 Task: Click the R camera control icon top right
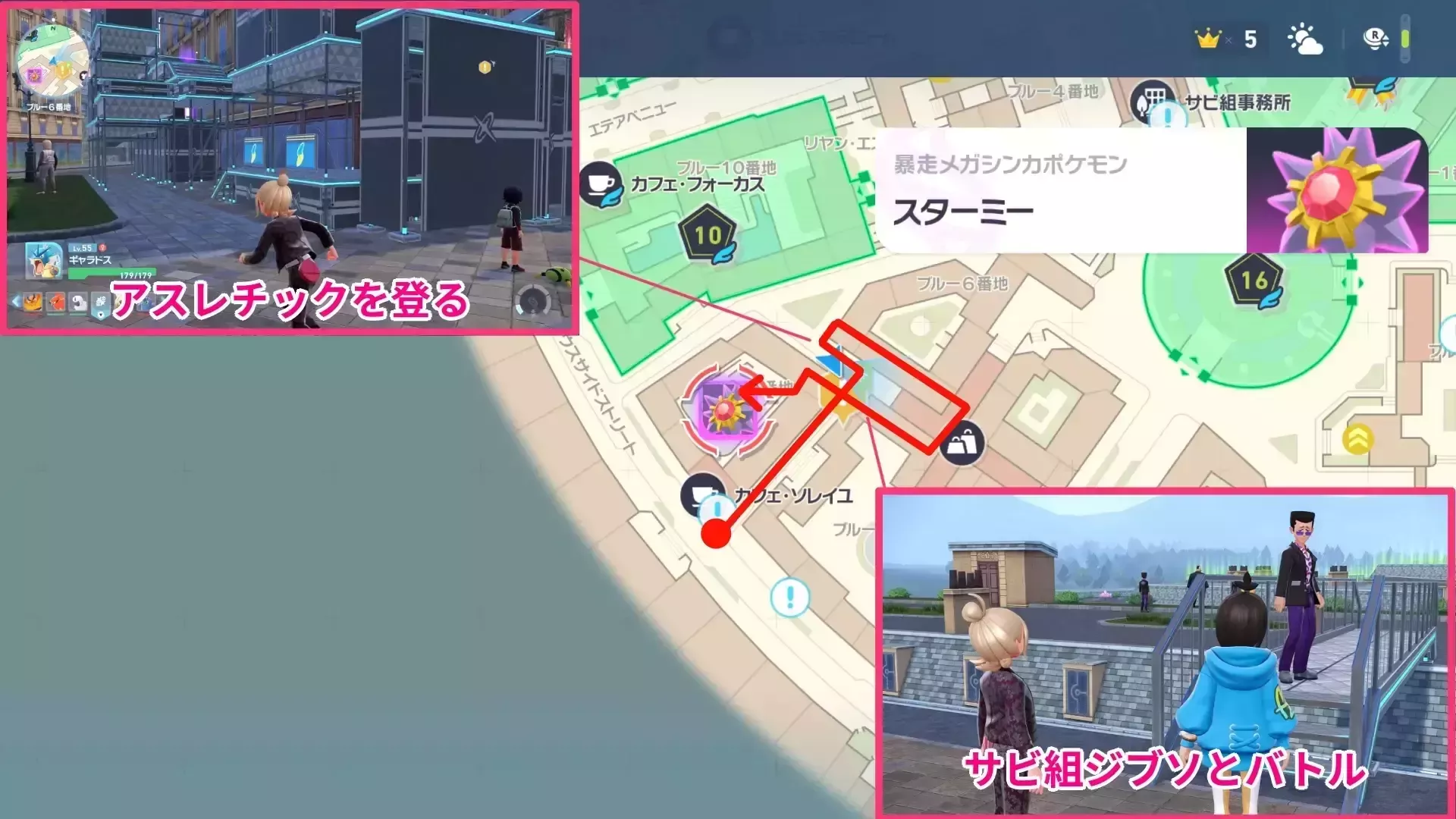[1375, 38]
